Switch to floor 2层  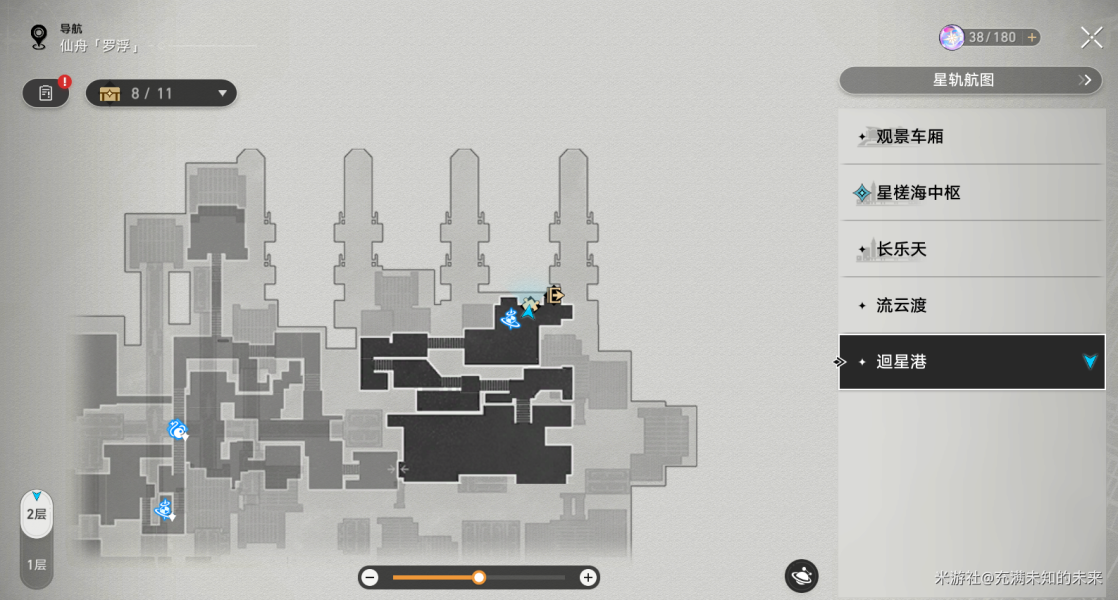pos(37,514)
